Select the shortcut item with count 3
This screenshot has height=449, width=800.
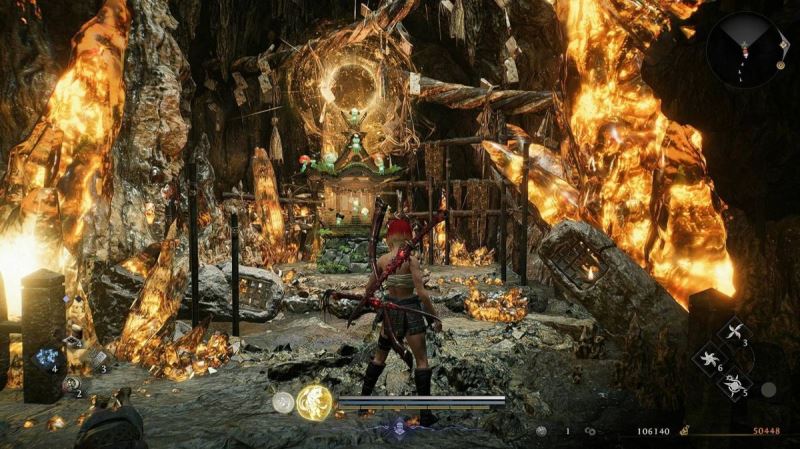(x=98, y=359)
